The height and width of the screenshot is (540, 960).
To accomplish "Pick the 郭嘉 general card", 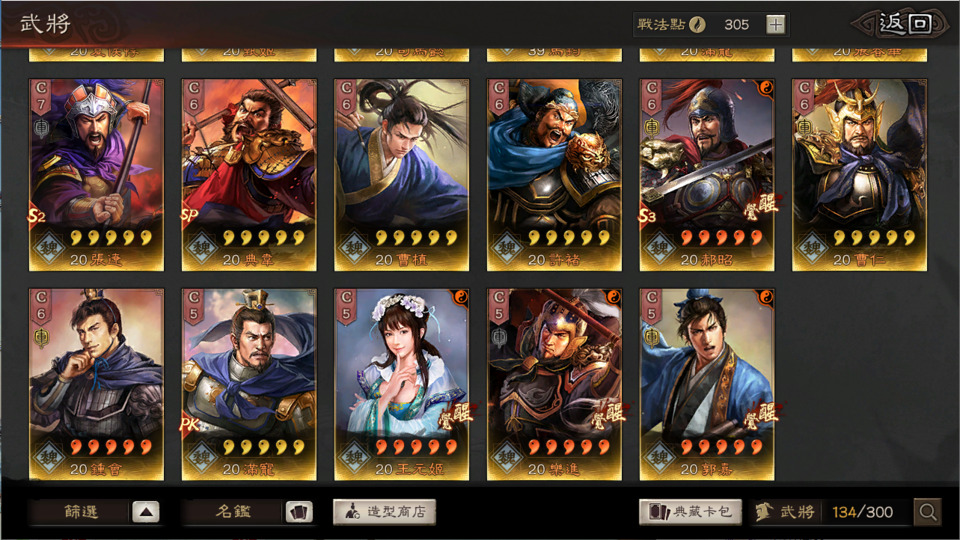I will pyautogui.click(x=707, y=384).
